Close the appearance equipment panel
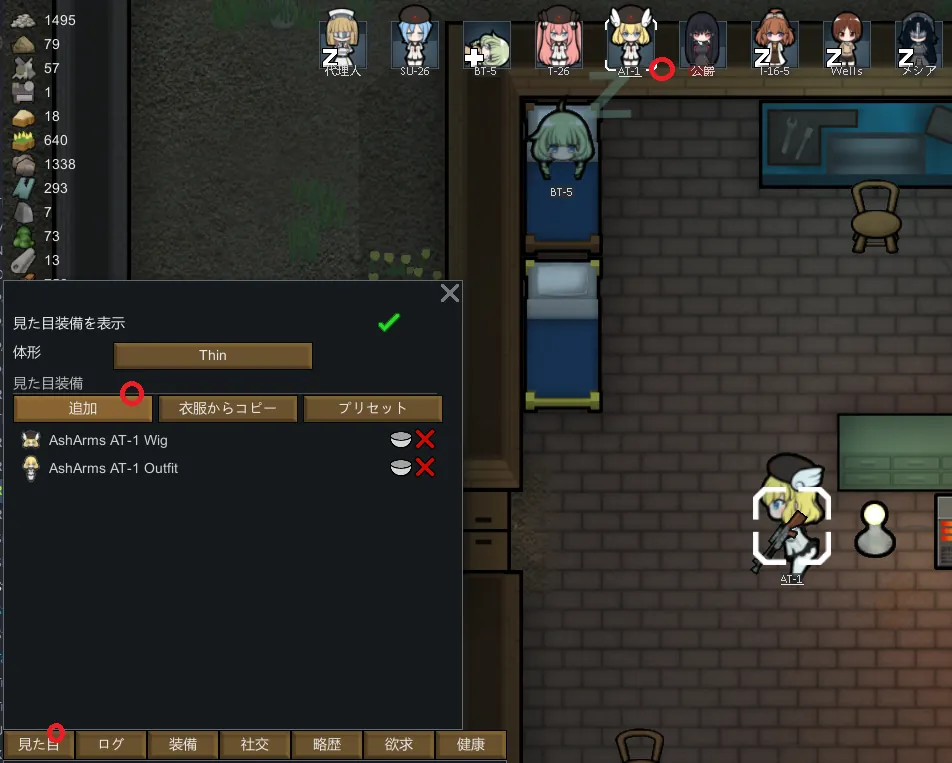Screen dimensions: 952x763 pyautogui.click(x=450, y=293)
